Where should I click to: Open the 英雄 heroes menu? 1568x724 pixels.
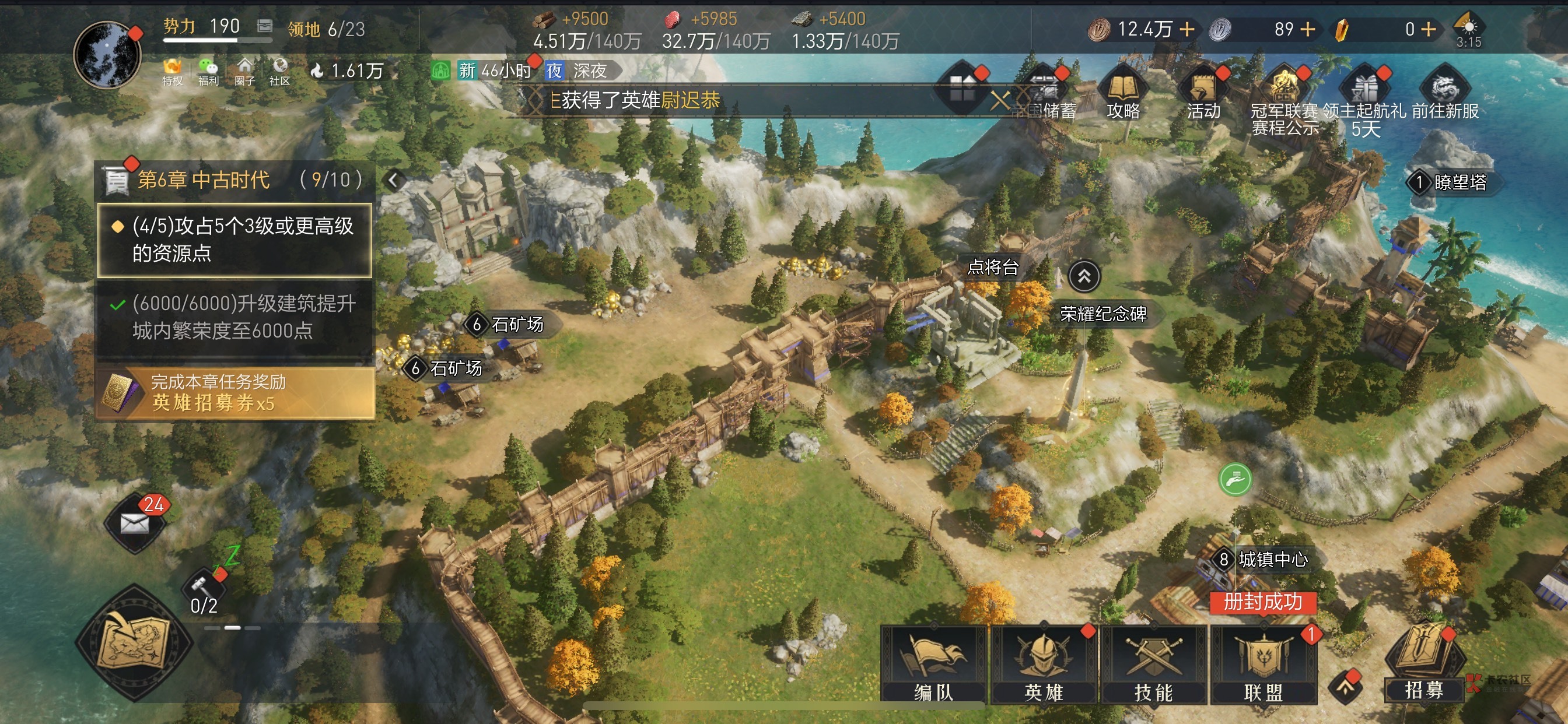1044,665
